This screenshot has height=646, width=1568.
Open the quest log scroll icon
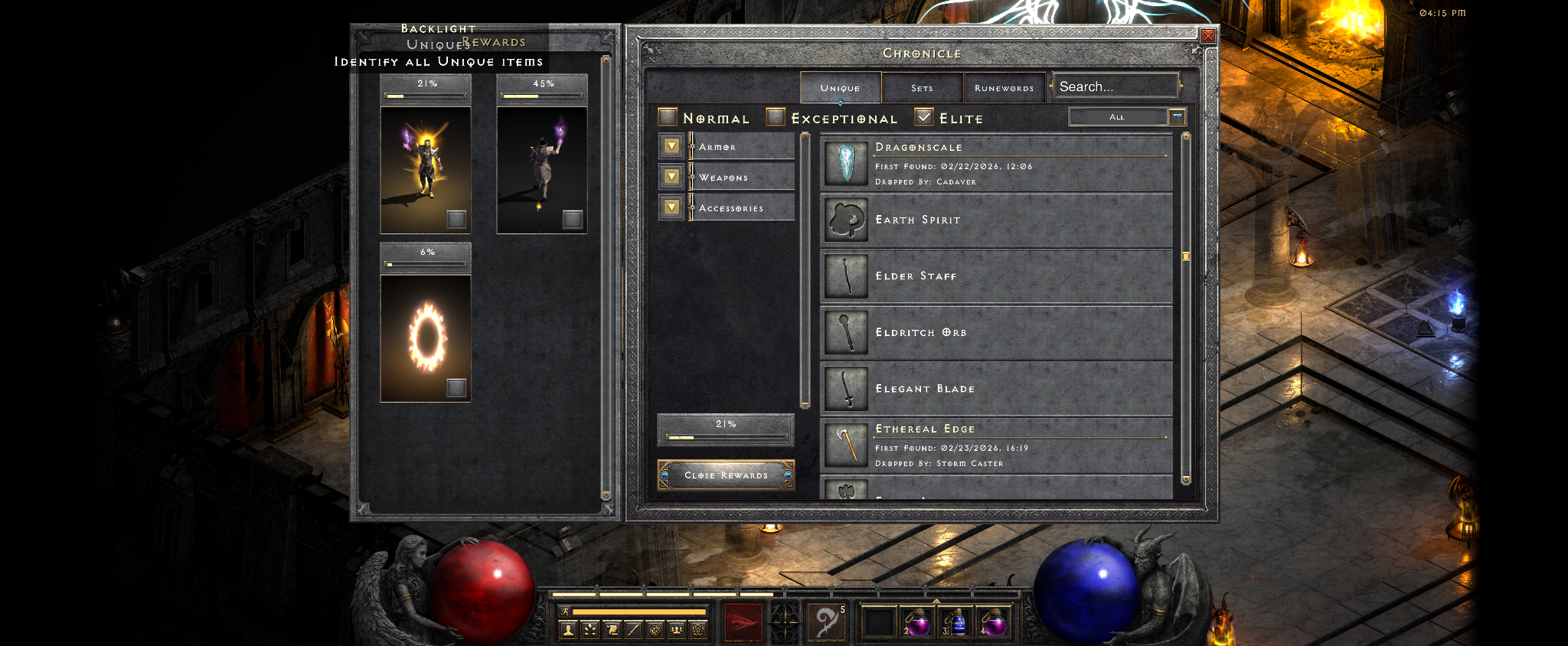612,630
